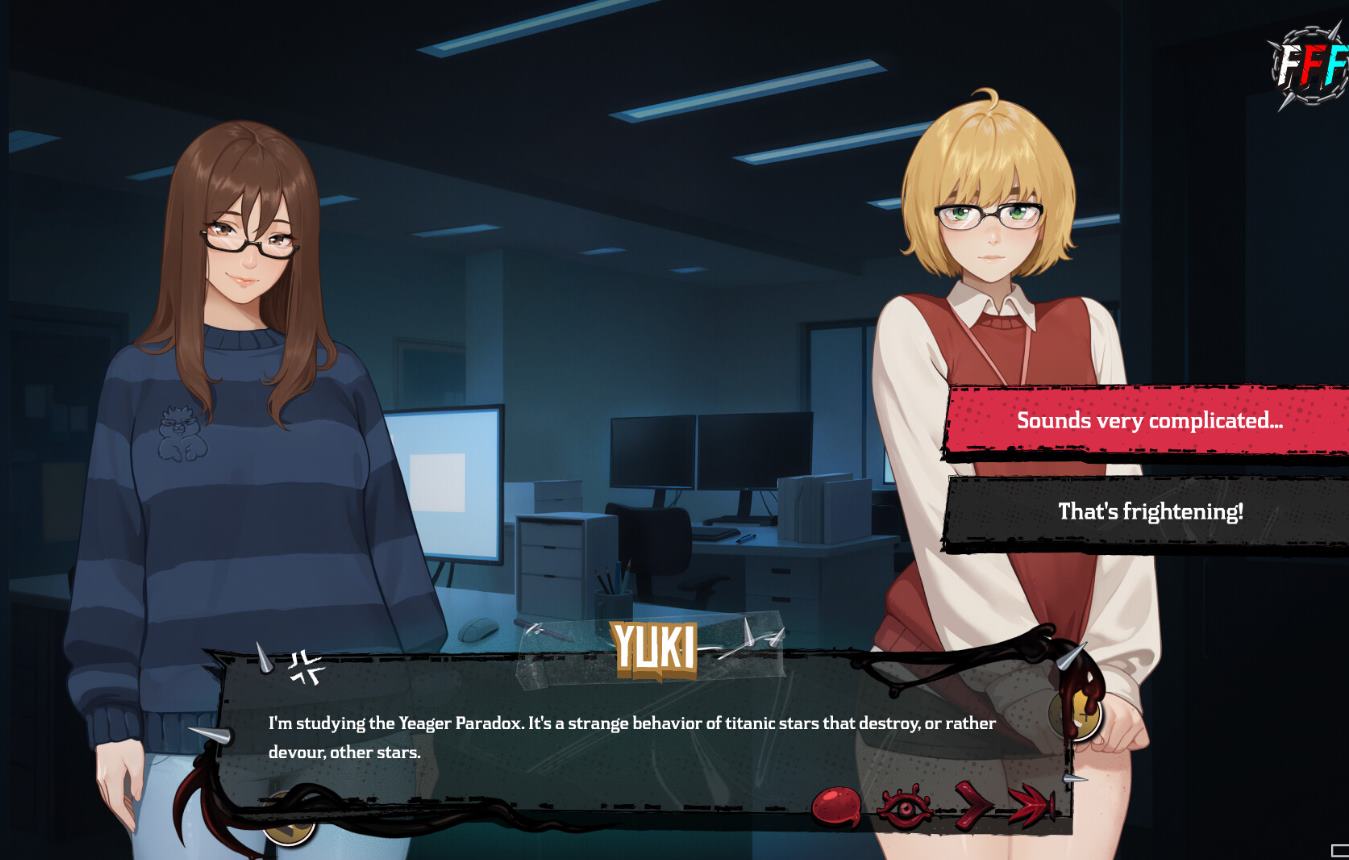Click the dark choice banner below the red one
The width and height of the screenshot is (1349, 860).
coord(1149,511)
